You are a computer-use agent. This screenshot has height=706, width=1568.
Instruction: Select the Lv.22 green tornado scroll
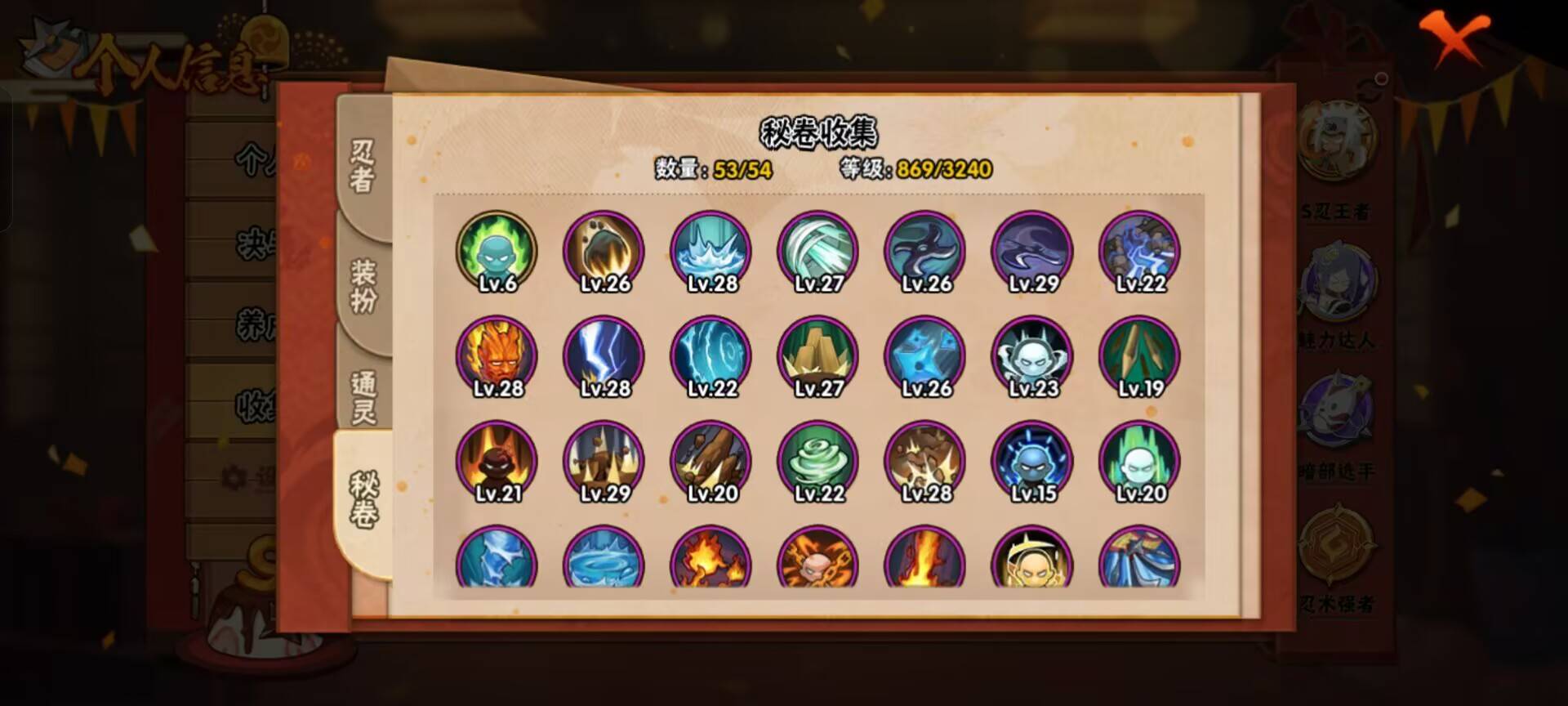coord(817,462)
